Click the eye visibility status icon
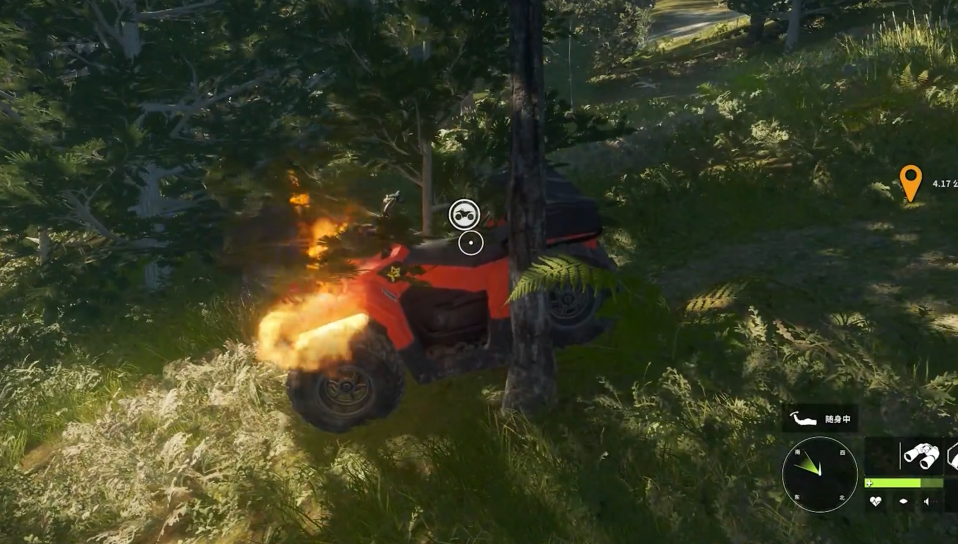 (x=903, y=501)
